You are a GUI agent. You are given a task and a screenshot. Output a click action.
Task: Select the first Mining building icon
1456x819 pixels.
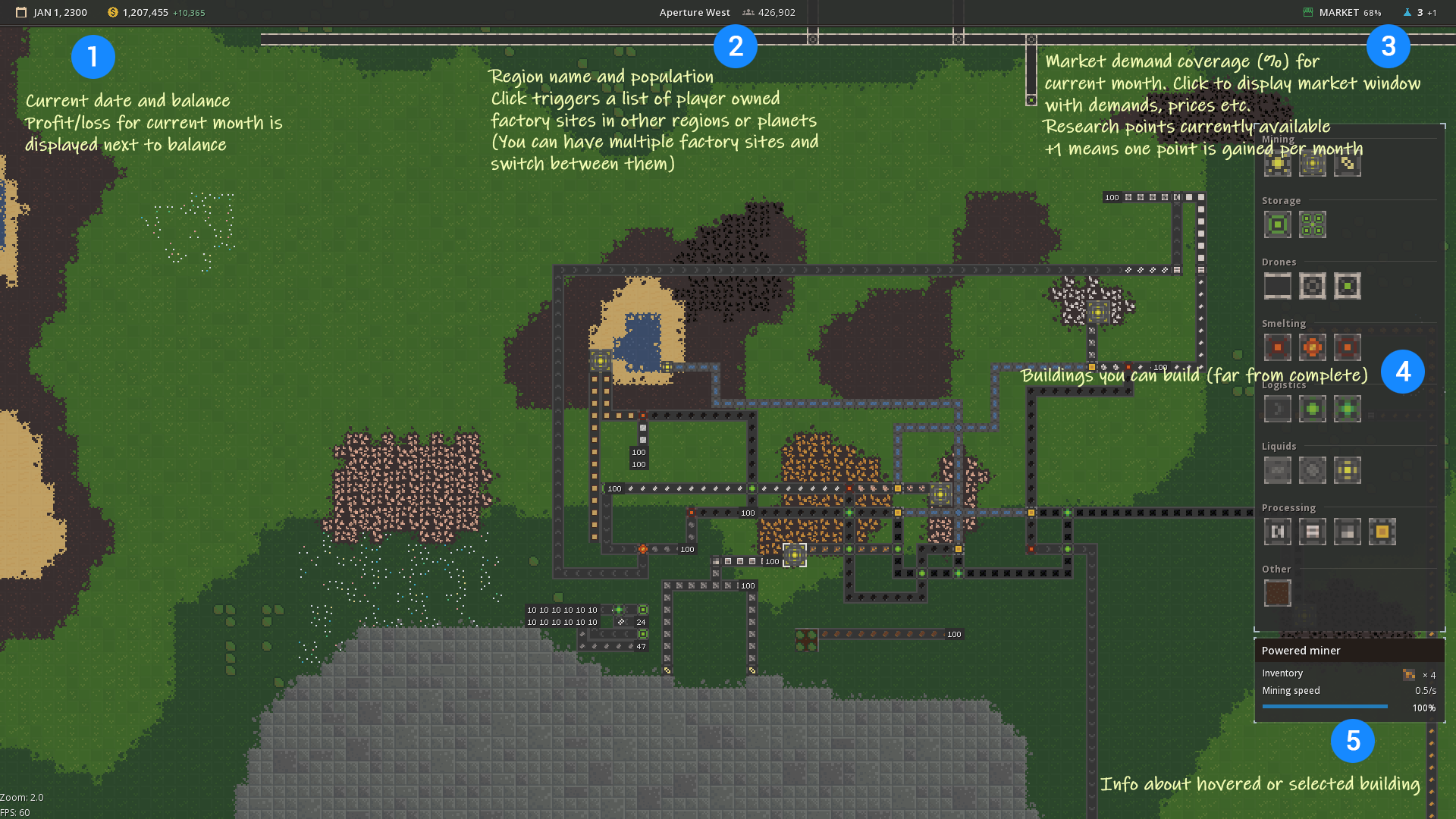[x=1277, y=163]
